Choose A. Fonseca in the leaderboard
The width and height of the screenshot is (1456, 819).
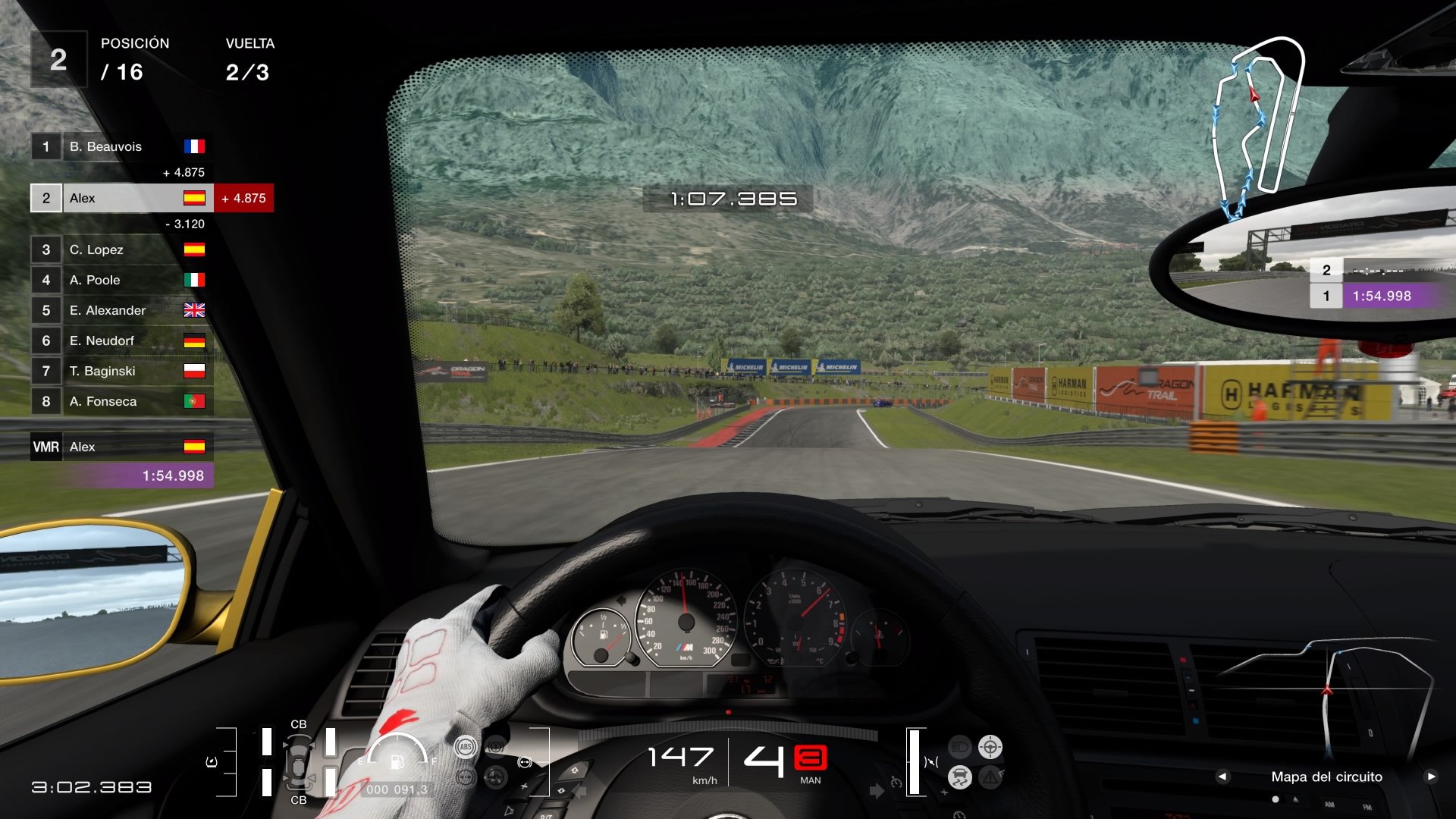pyautogui.click(x=122, y=401)
